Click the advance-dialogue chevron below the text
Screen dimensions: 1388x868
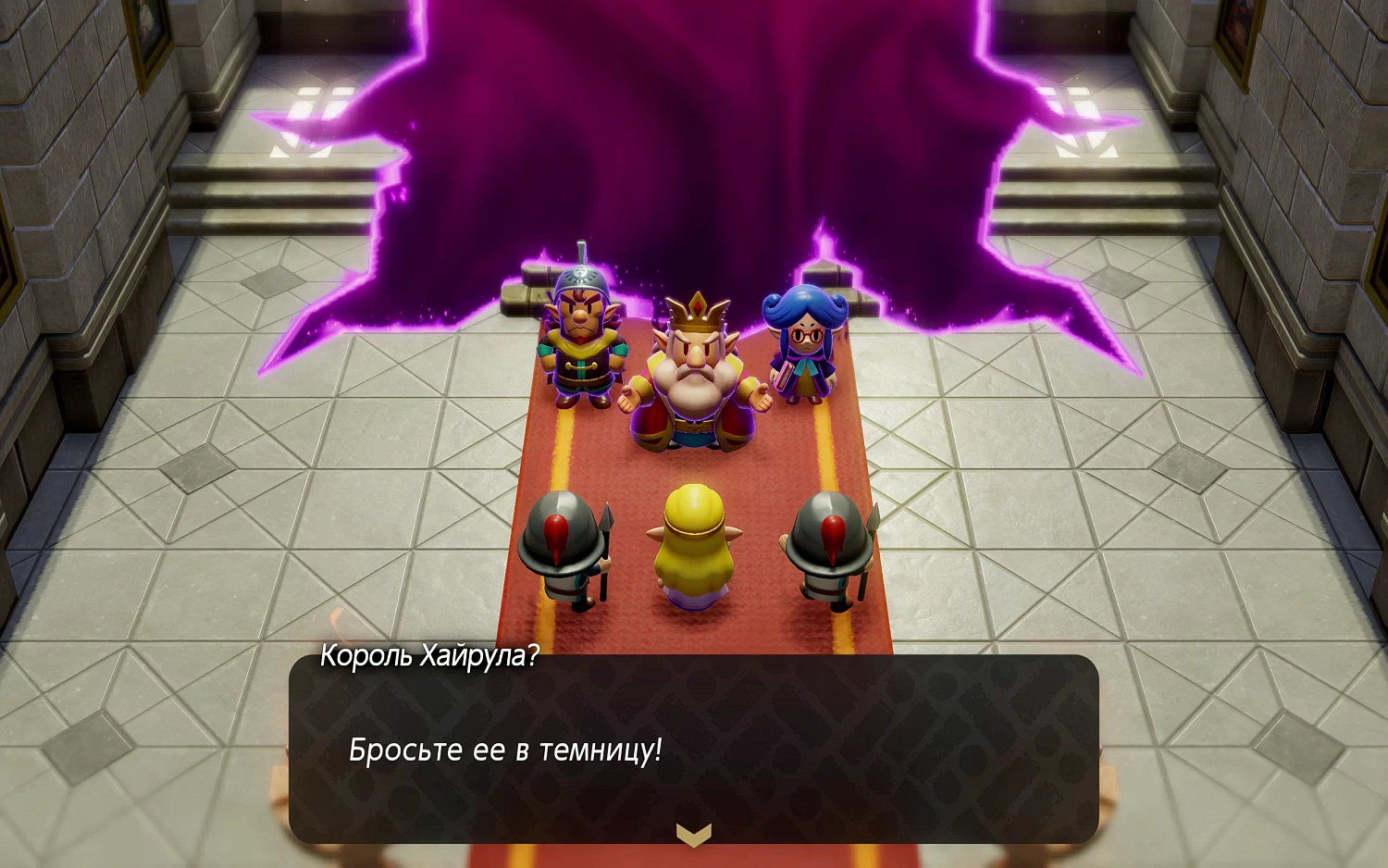click(693, 836)
